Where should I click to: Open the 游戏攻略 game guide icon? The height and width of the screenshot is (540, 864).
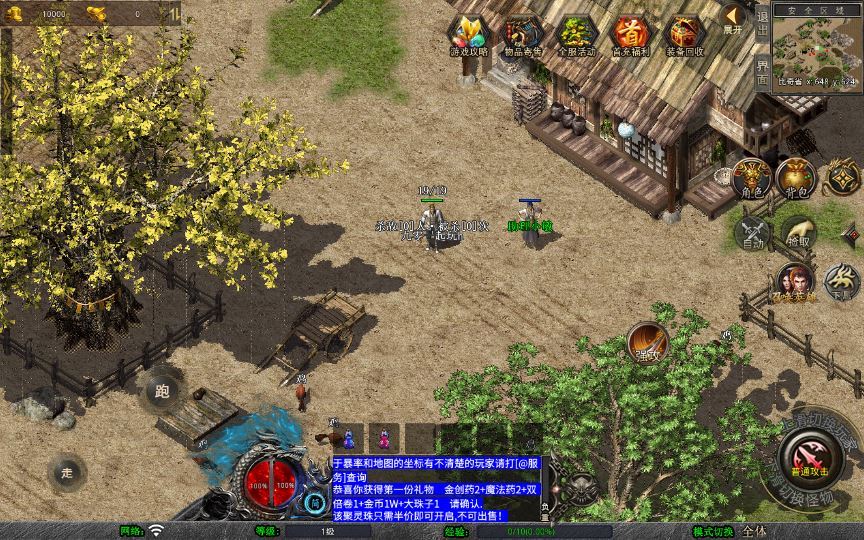point(468,37)
